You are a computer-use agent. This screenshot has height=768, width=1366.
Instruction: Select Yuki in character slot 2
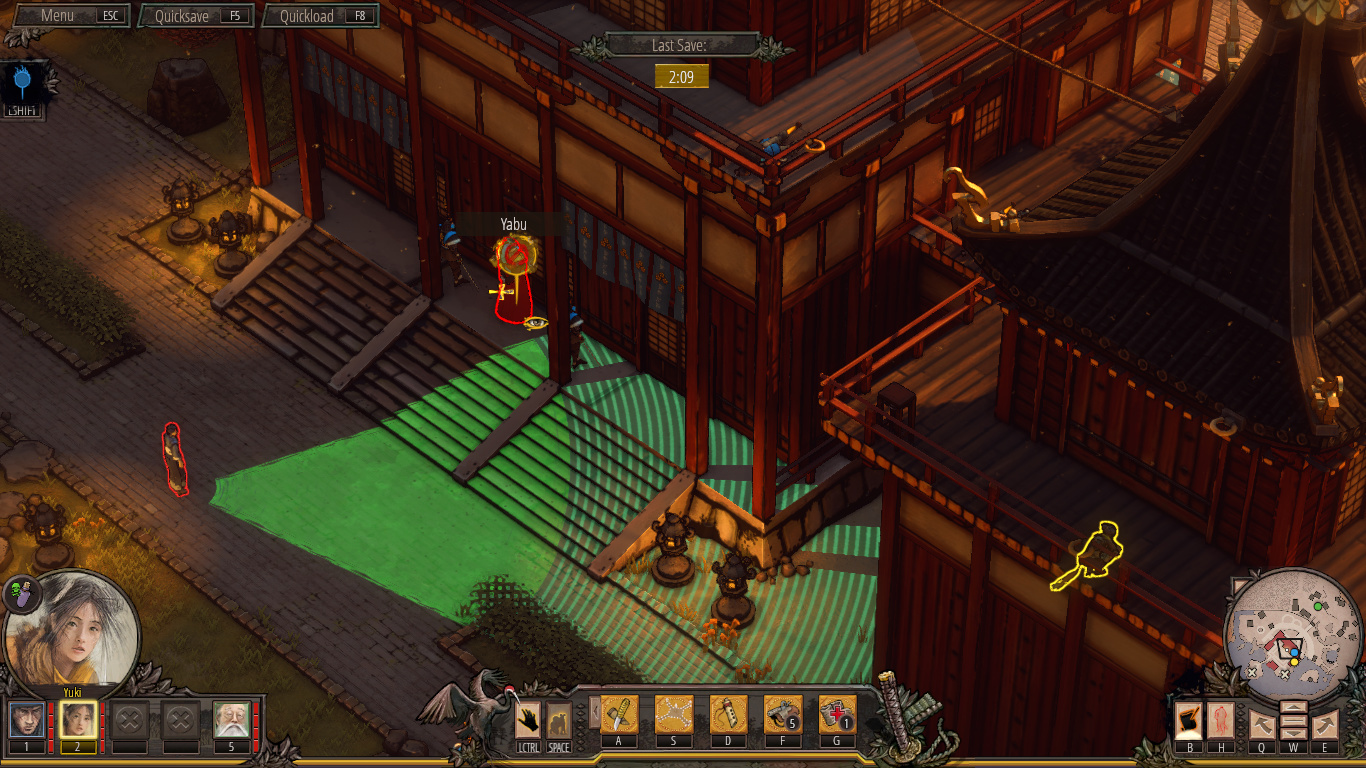click(78, 720)
